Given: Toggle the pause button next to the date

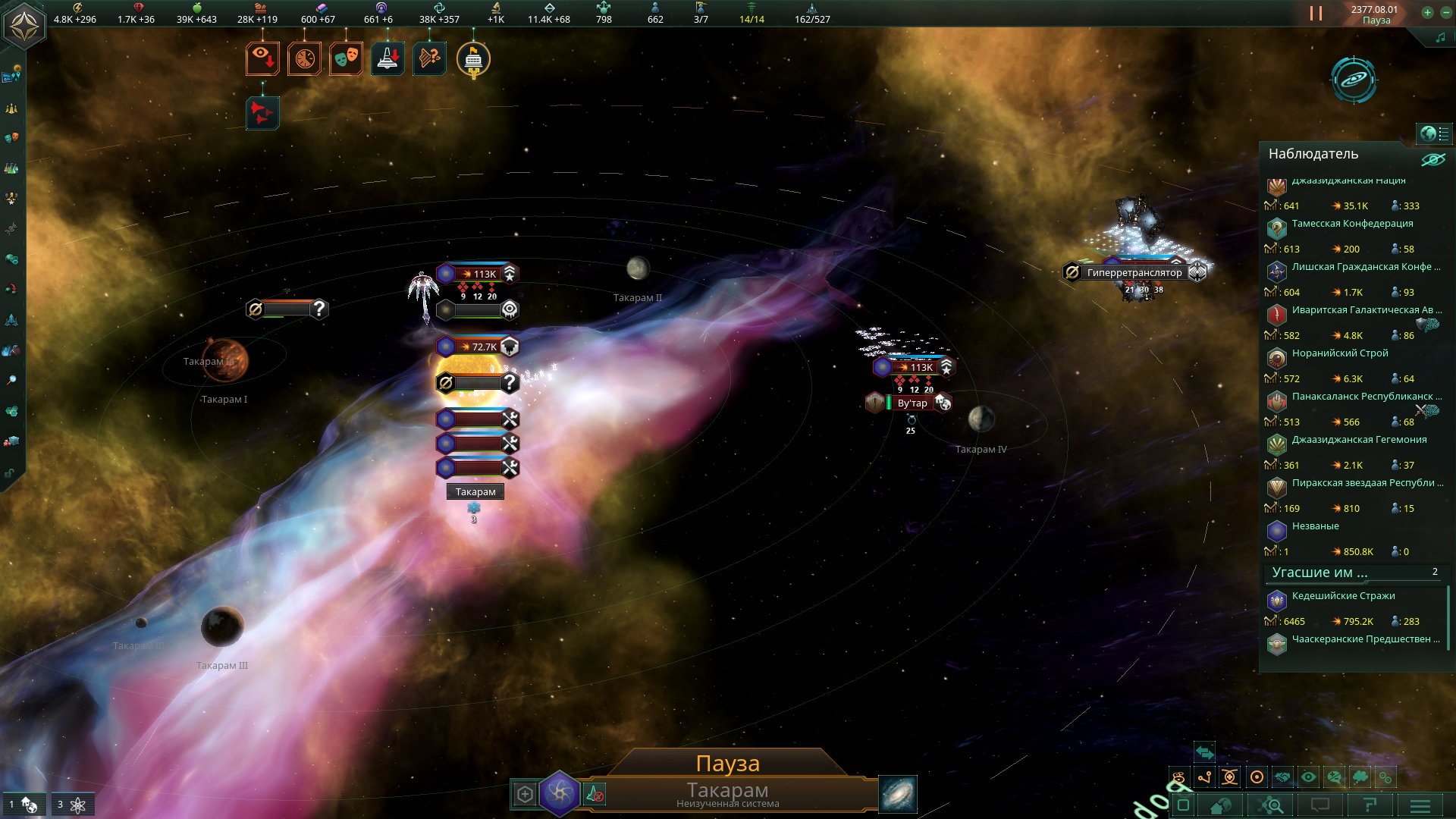Looking at the screenshot, I should (x=1316, y=14).
